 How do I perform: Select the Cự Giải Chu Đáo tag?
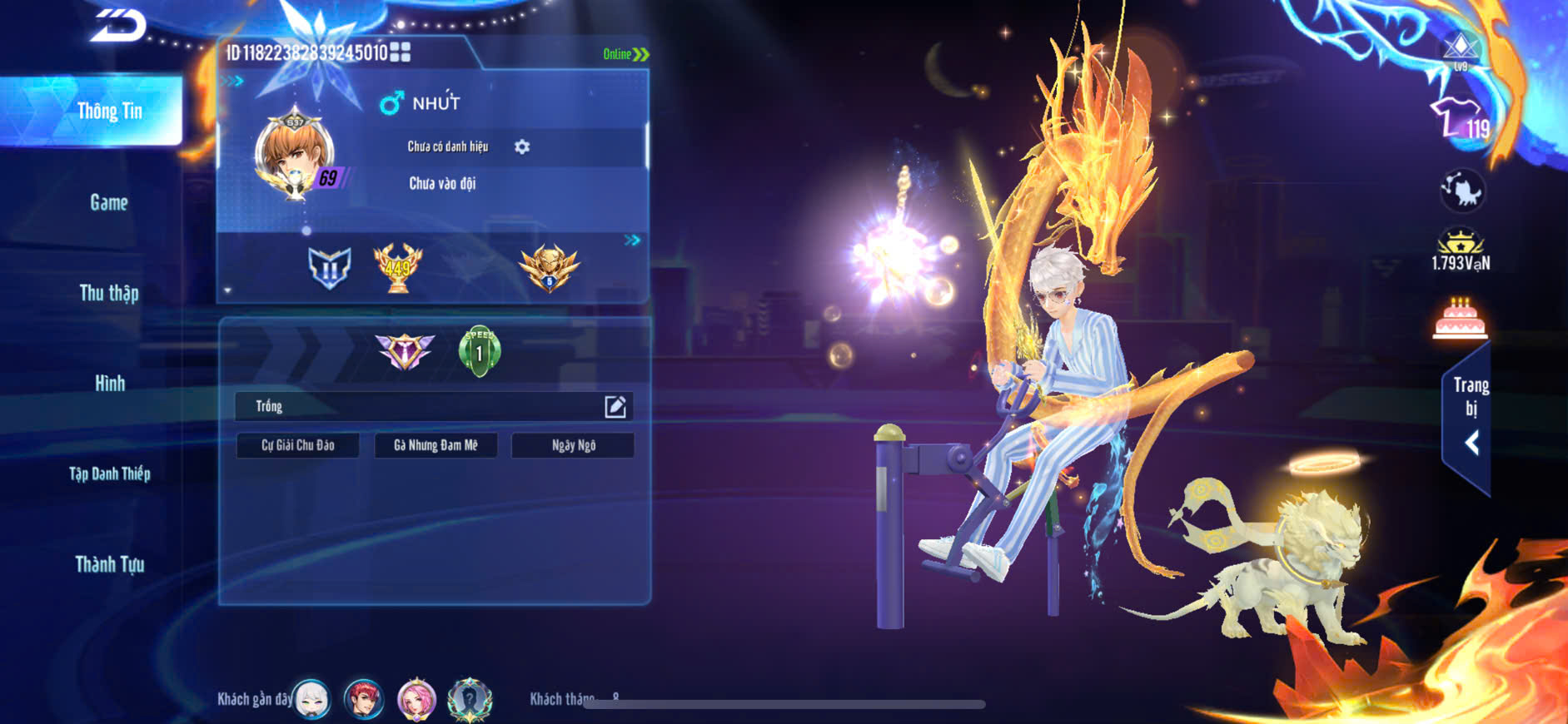click(298, 445)
